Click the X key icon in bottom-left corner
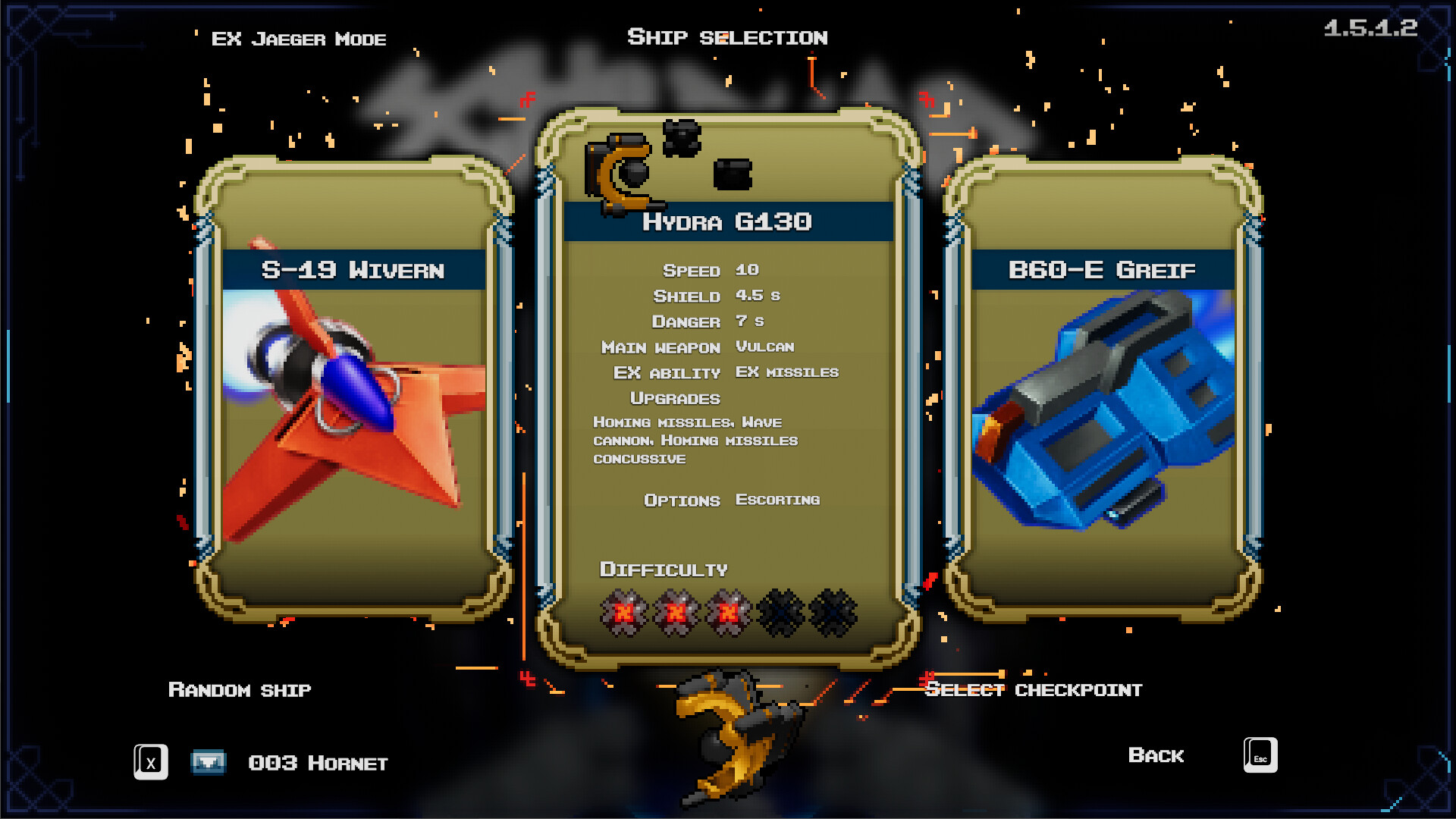Image resolution: width=1456 pixels, height=819 pixels. (x=150, y=762)
